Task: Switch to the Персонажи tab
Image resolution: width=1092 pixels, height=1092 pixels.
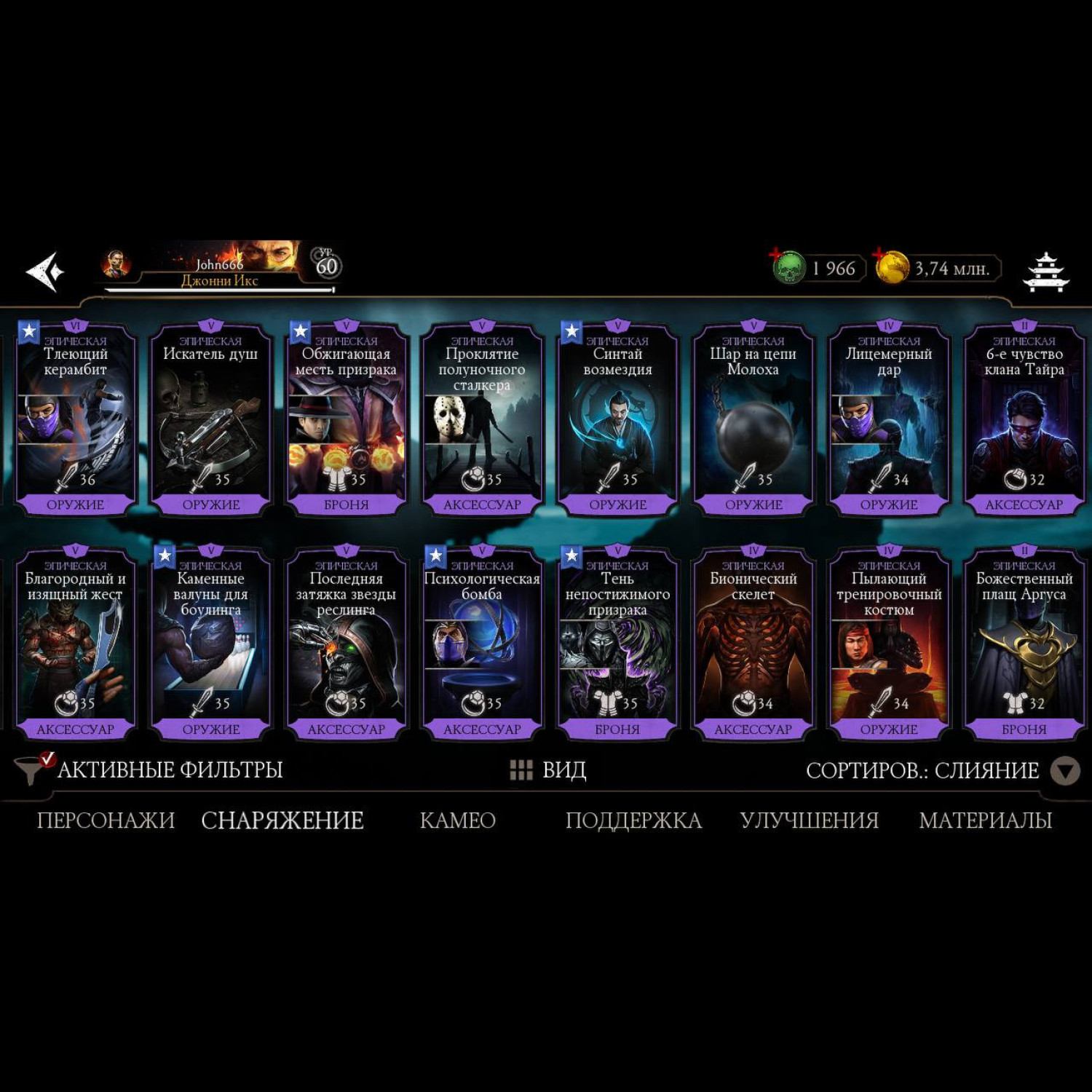Action: point(106,820)
